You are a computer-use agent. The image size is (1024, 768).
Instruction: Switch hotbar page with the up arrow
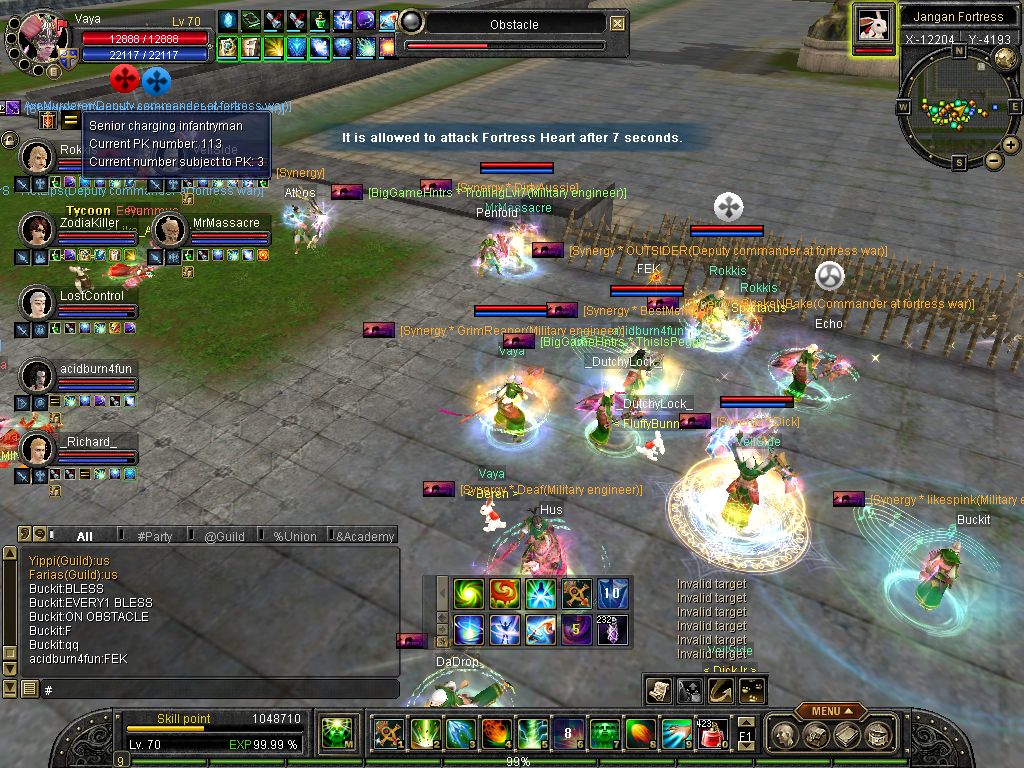(746, 722)
